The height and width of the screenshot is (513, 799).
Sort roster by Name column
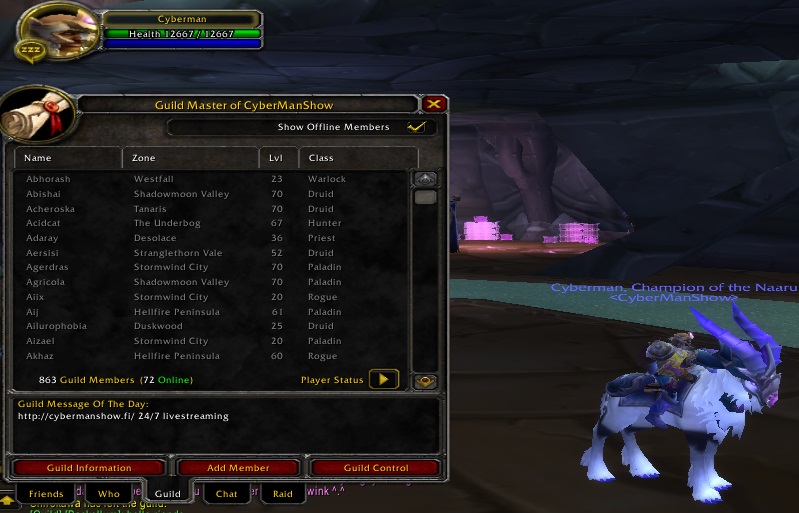pyautogui.click(x=68, y=158)
